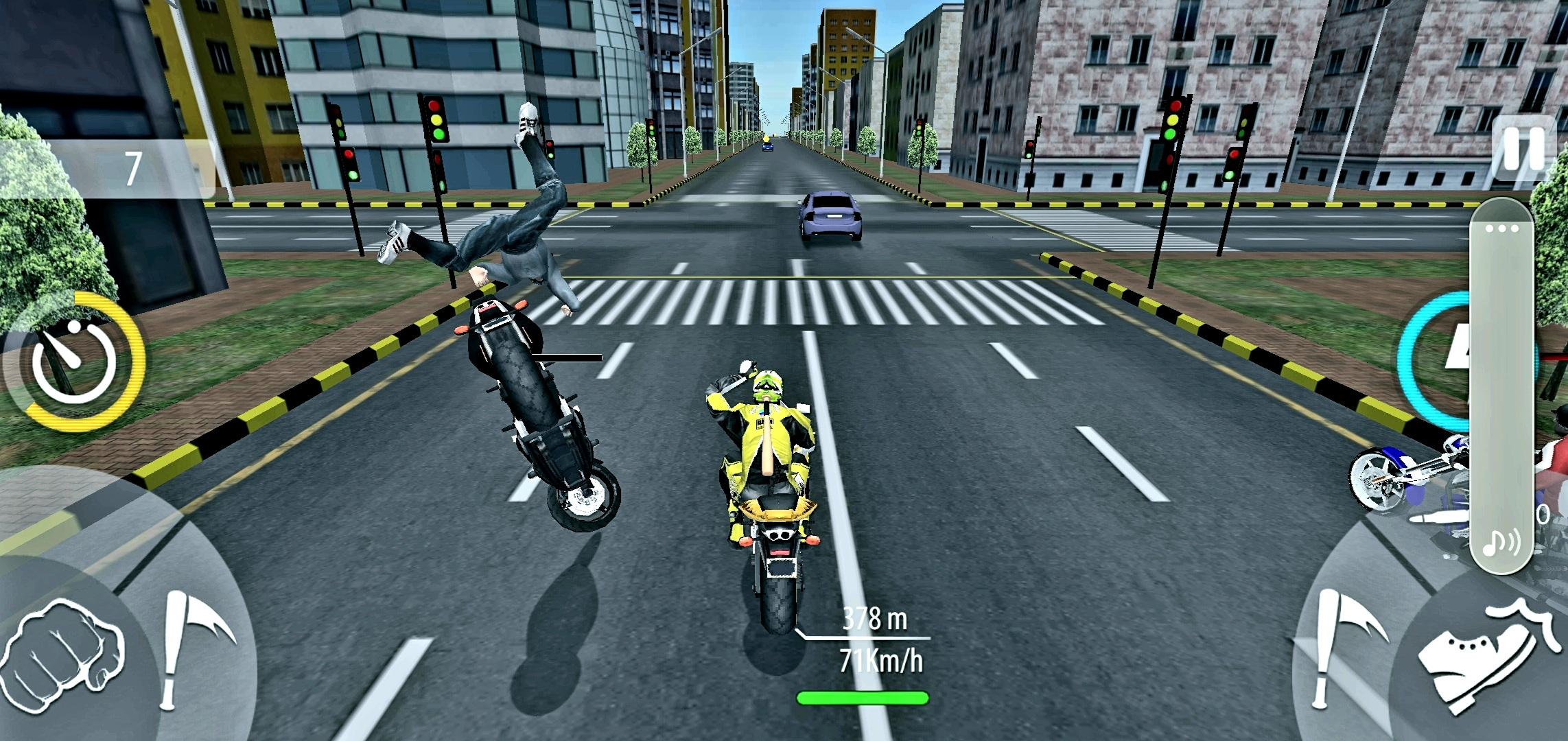Activate the stopwatch slow-motion ability
The height and width of the screenshot is (741, 1568).
tap(73, 360)
